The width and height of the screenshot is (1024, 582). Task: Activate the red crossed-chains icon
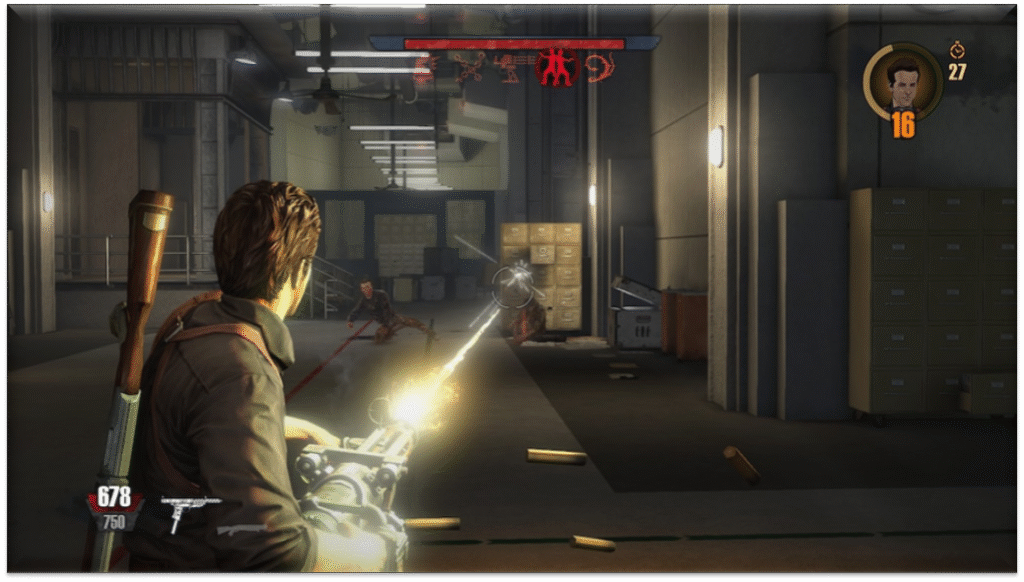pos(468,67)
